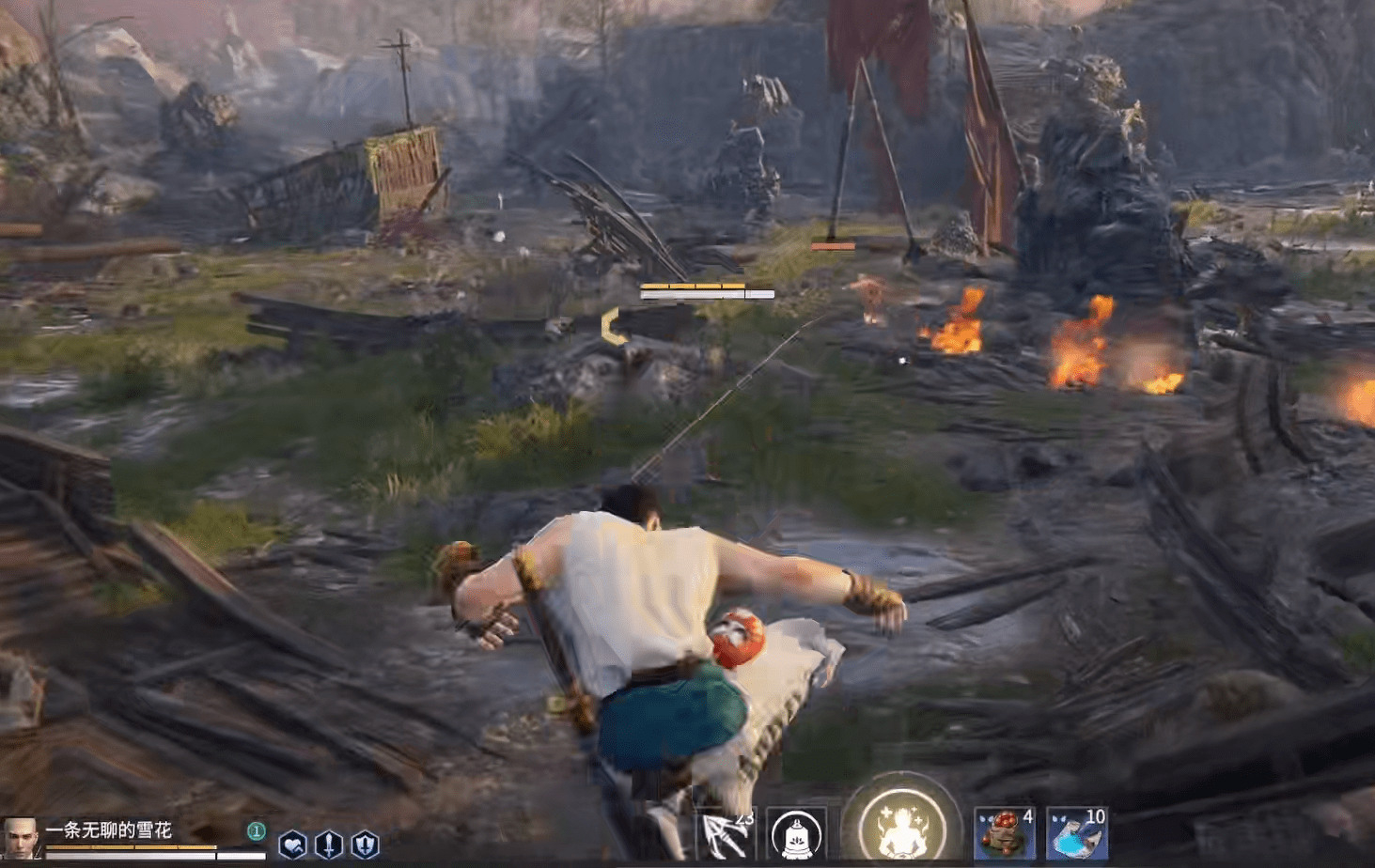The image size is (1375, 868).
Task: Select the shield hexagon buff icon
Action: point(365,845)
